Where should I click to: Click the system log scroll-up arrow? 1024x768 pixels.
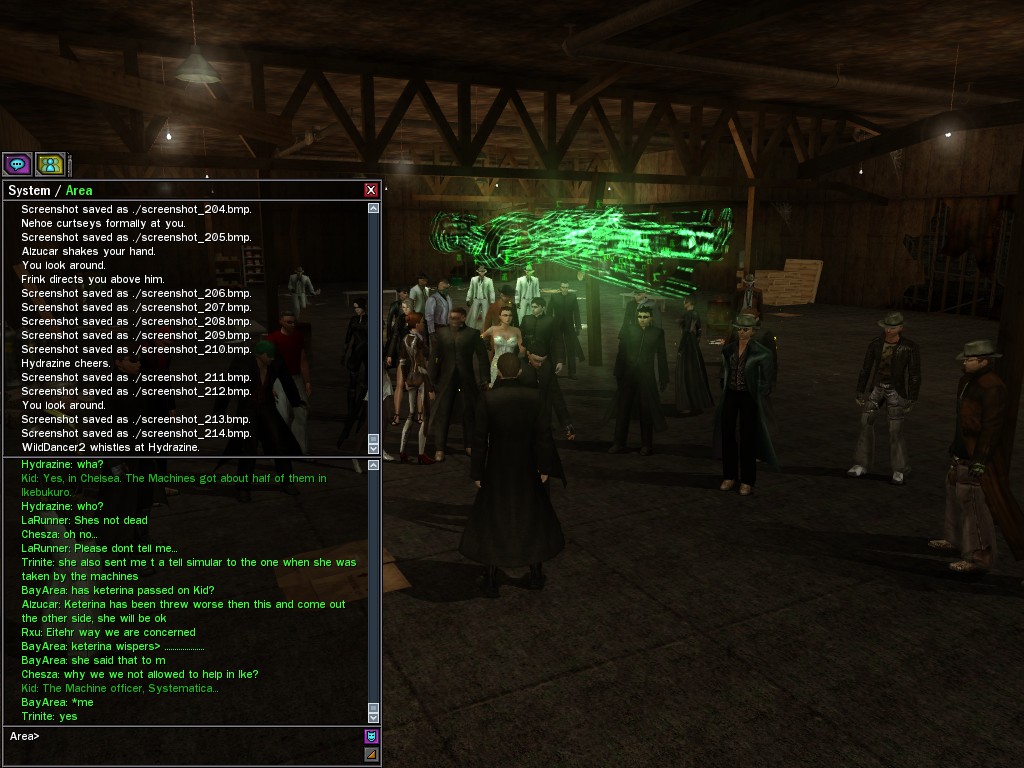point(374,209)
